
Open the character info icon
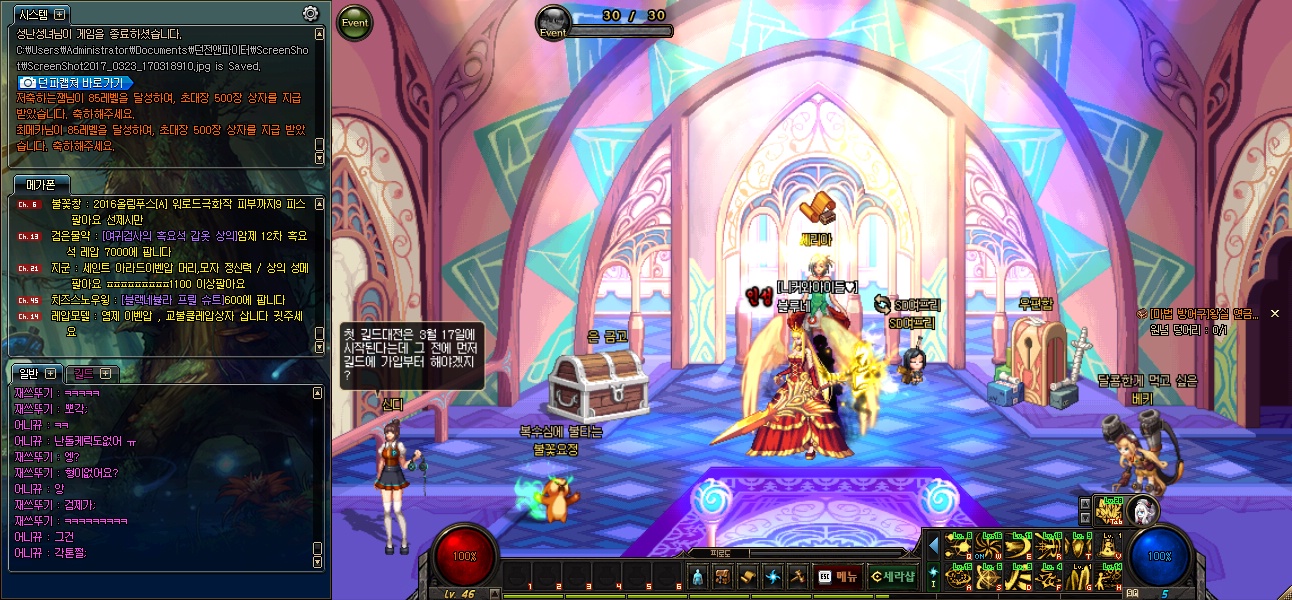[698, 576]
